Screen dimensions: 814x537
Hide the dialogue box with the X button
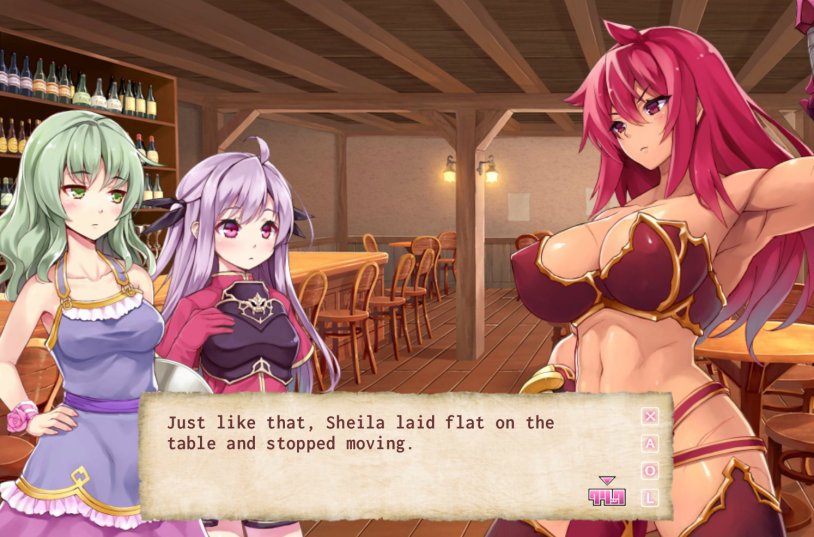[x=650, y=416]
